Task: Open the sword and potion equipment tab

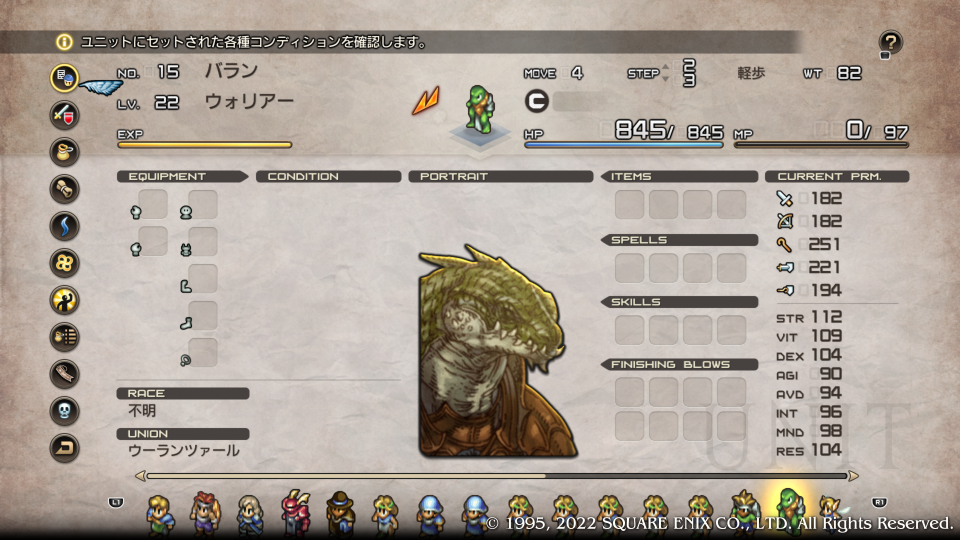Action: [65, 113]
